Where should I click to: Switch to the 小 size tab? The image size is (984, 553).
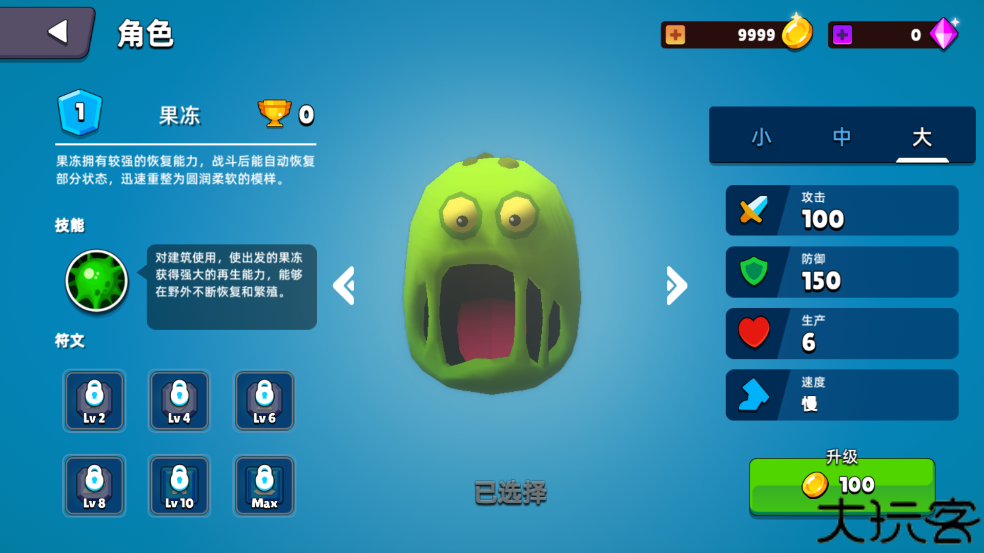tap(761, 137)
